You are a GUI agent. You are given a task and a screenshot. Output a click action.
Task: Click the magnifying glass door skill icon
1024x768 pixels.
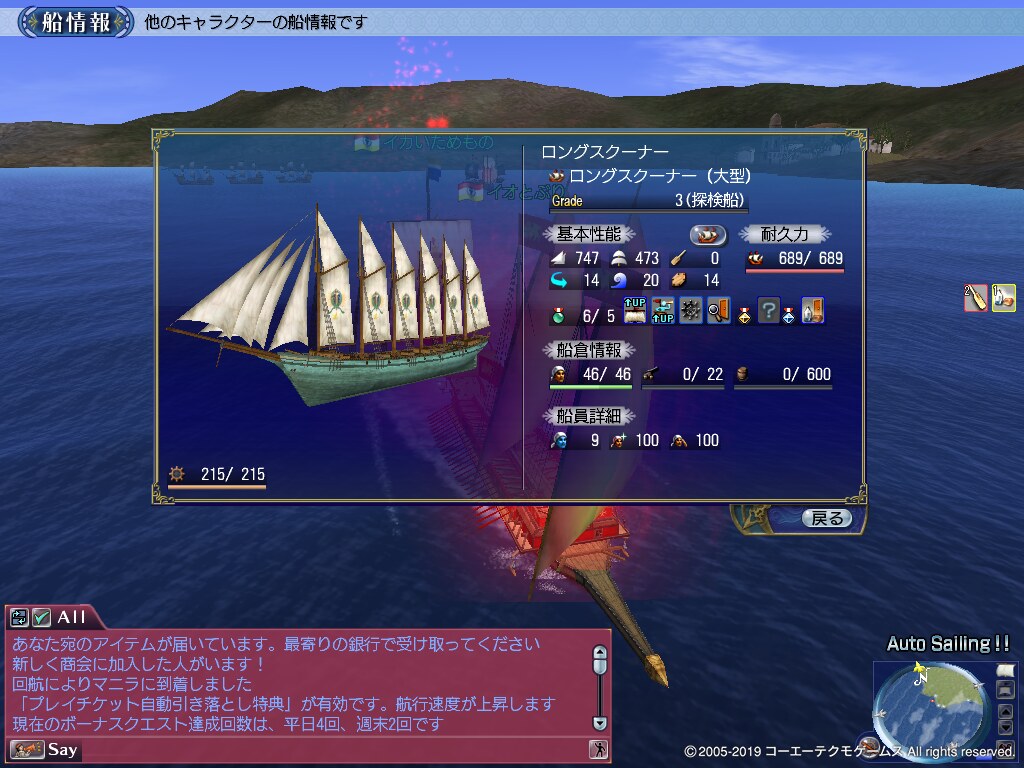[x=718, y=311]
